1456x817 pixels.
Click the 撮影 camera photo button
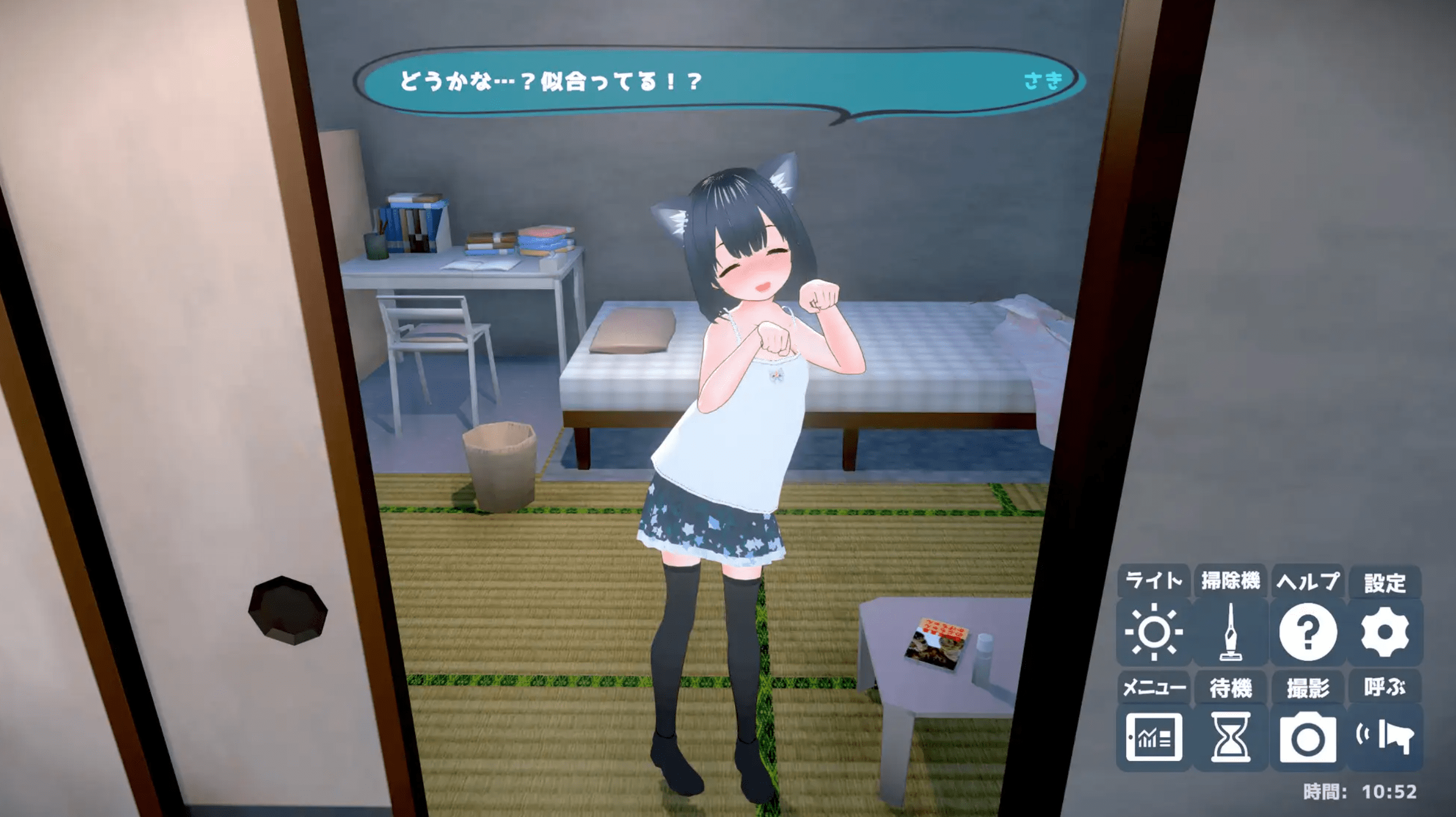pyautogui.click(x=1308, y=737)
